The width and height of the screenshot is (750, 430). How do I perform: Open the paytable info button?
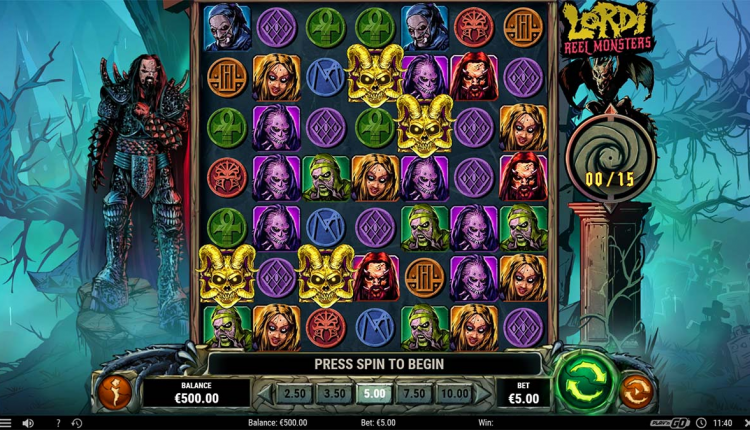click(113, 390)
